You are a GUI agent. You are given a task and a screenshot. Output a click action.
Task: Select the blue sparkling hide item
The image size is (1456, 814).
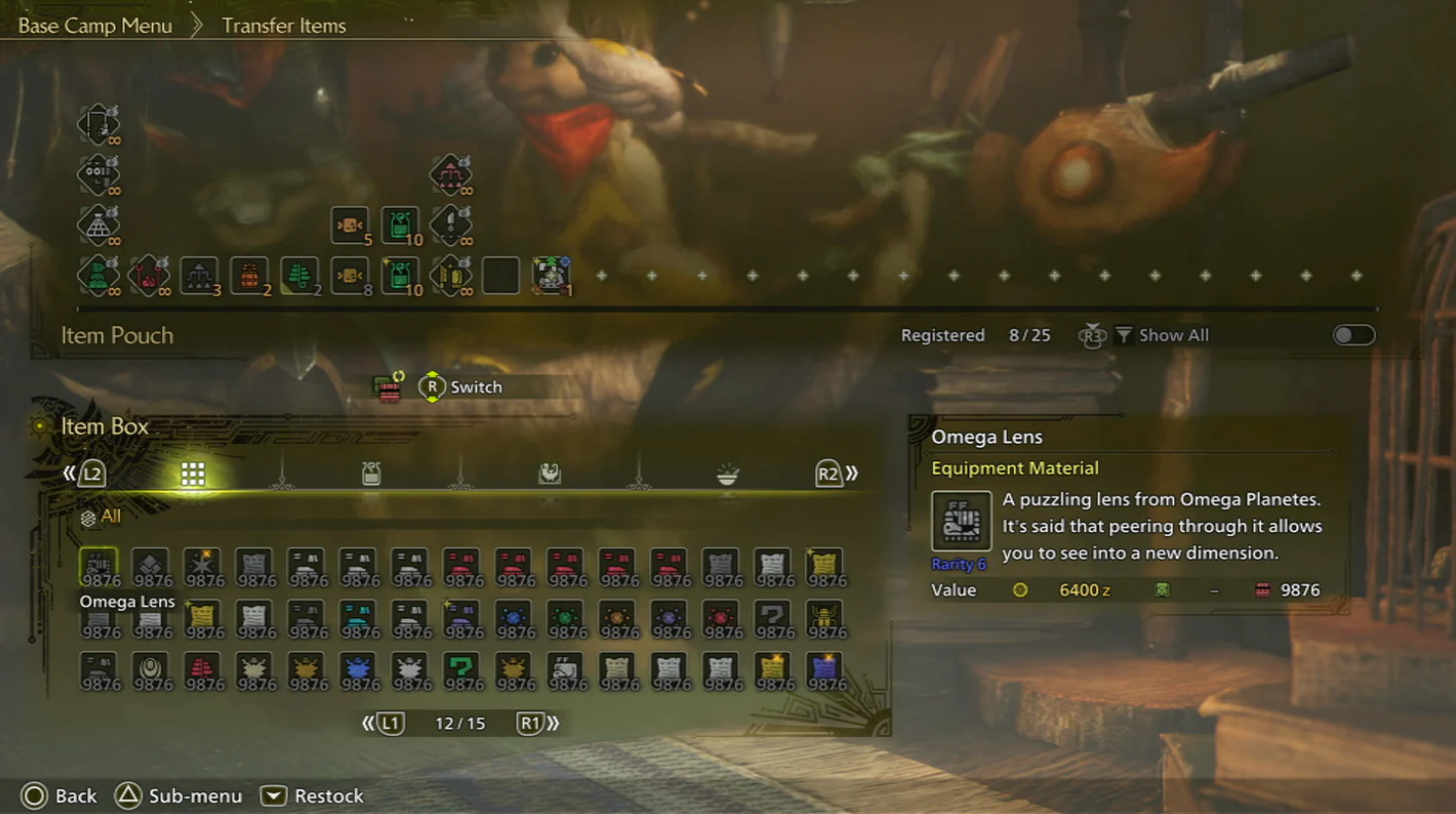825,670
